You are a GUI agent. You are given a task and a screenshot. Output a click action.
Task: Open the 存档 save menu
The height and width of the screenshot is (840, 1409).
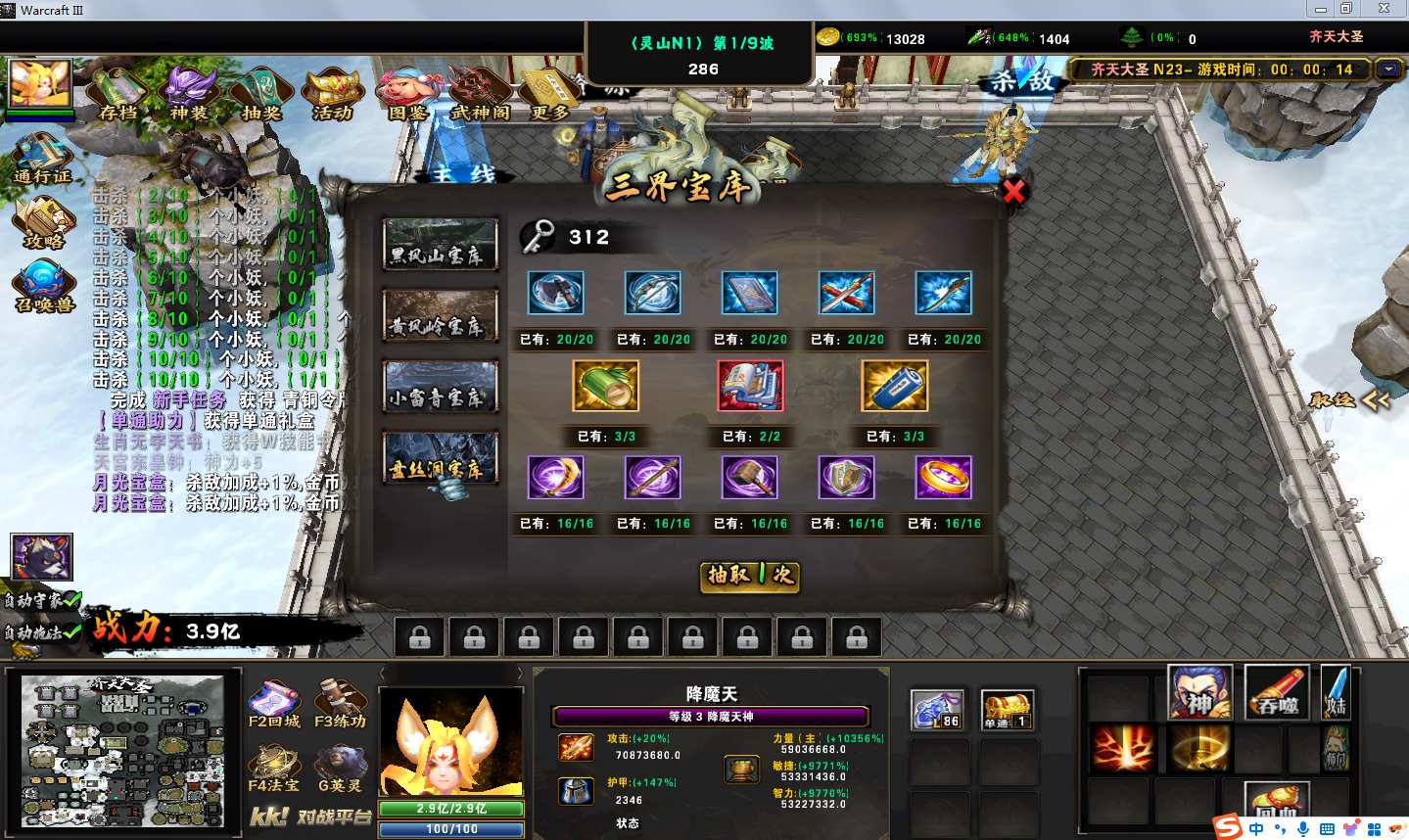tap(118, 93)
